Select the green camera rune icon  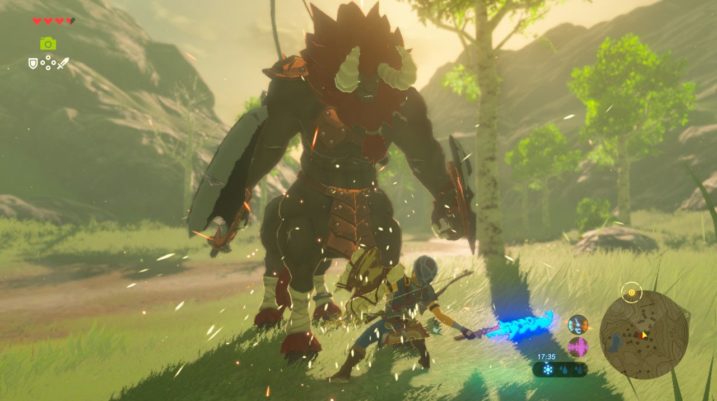[48, 43]
